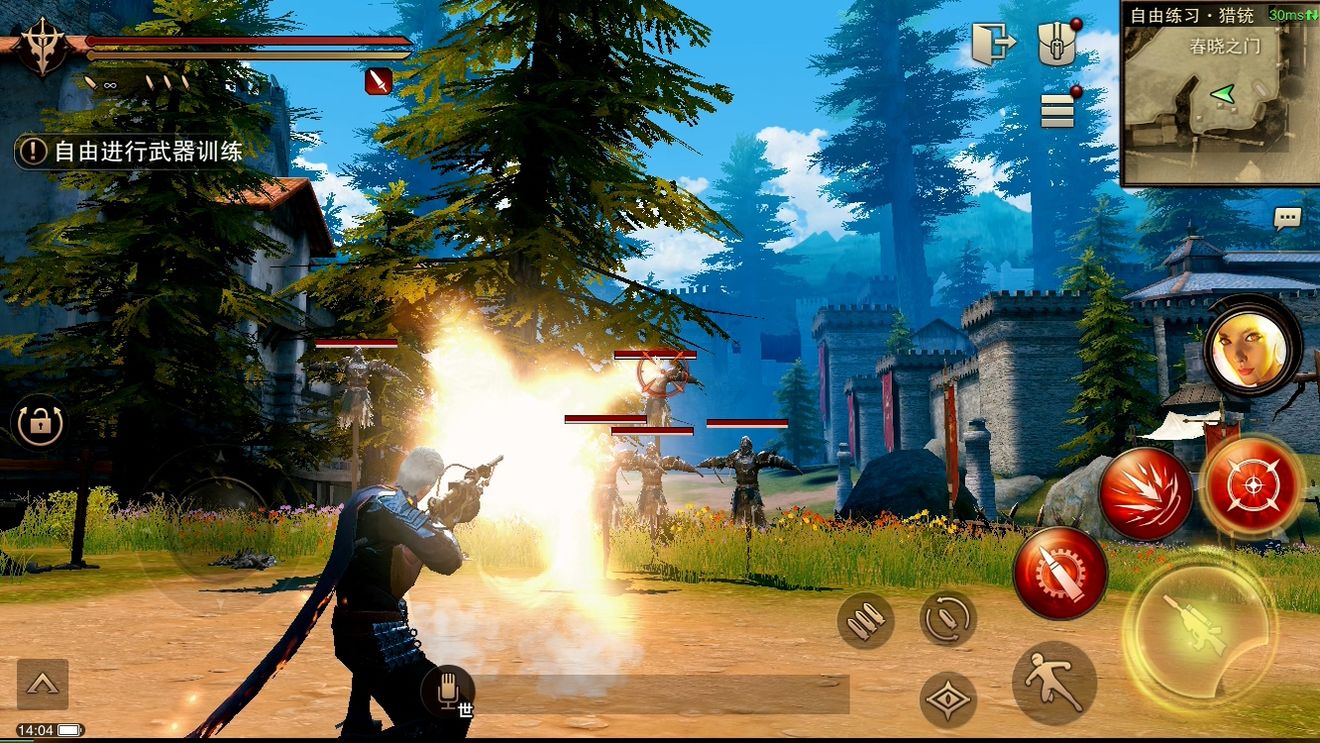The image size is (1320, 743).
Task: Click the chat message input bar
Action: pos(660,694)
